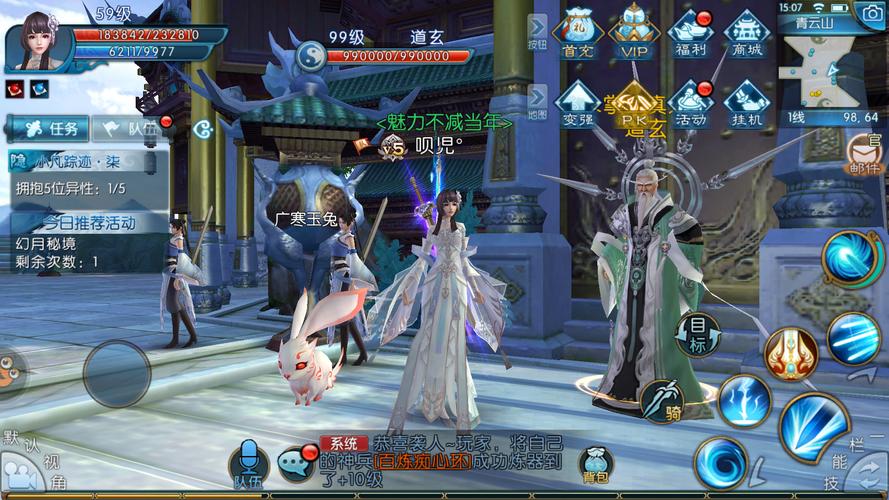Tap the 目标 target switch button
This screenshot has height=500, width=889.
(700, 331)
